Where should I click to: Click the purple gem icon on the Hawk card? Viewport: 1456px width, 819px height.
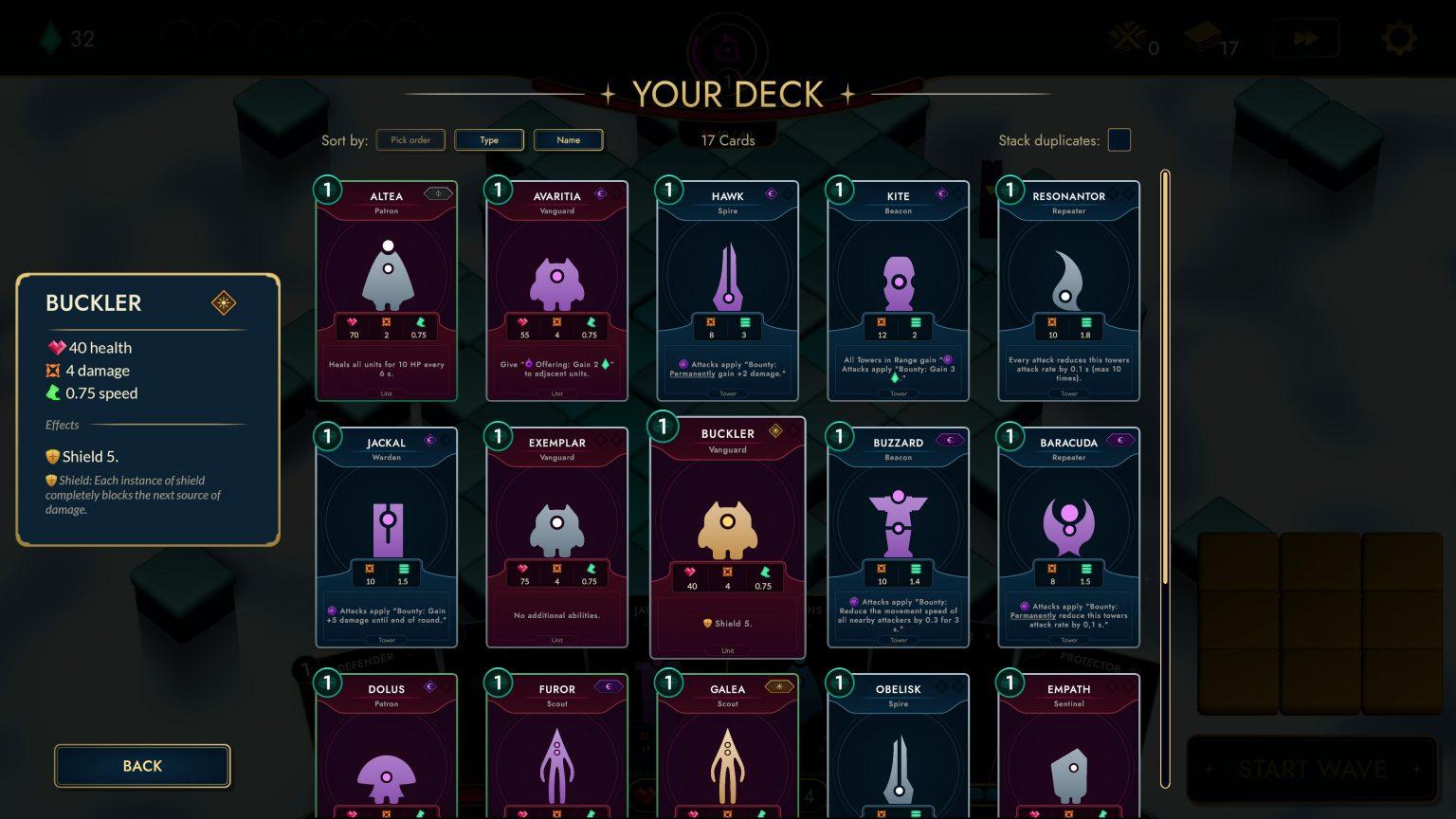pyautogui.click(x=771, y=194)
